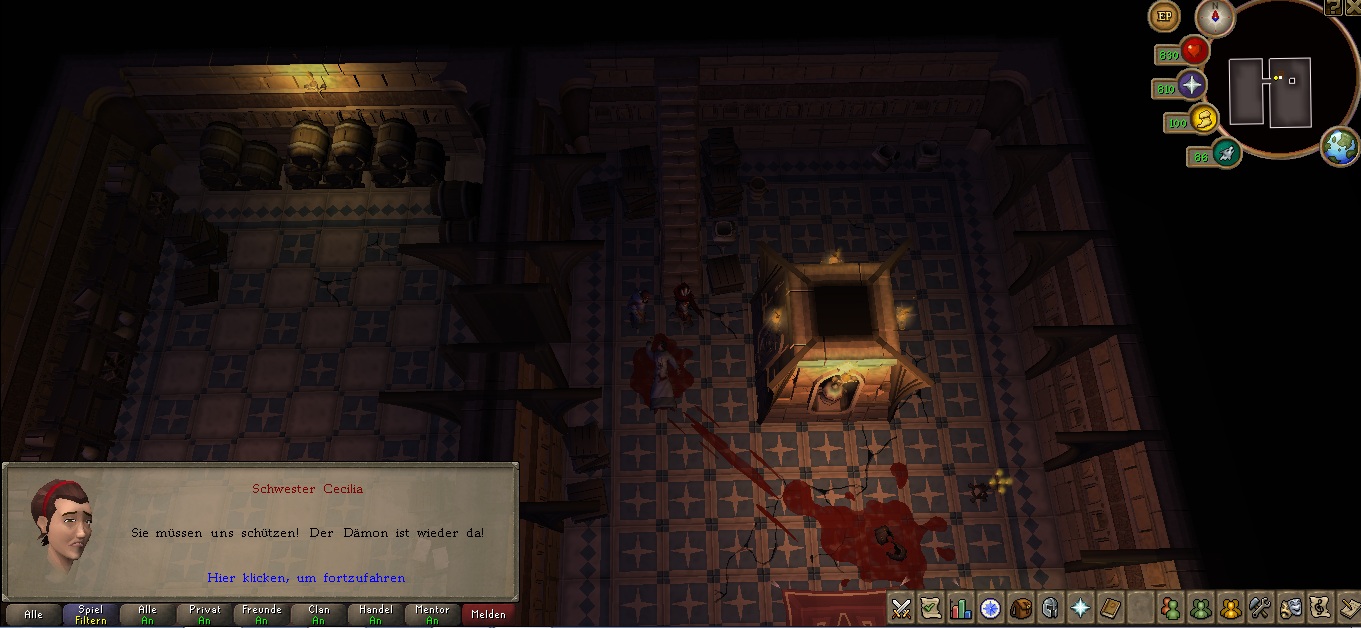Show the helmet equipment tab
1361x628 pixels.
[1051, 608]
